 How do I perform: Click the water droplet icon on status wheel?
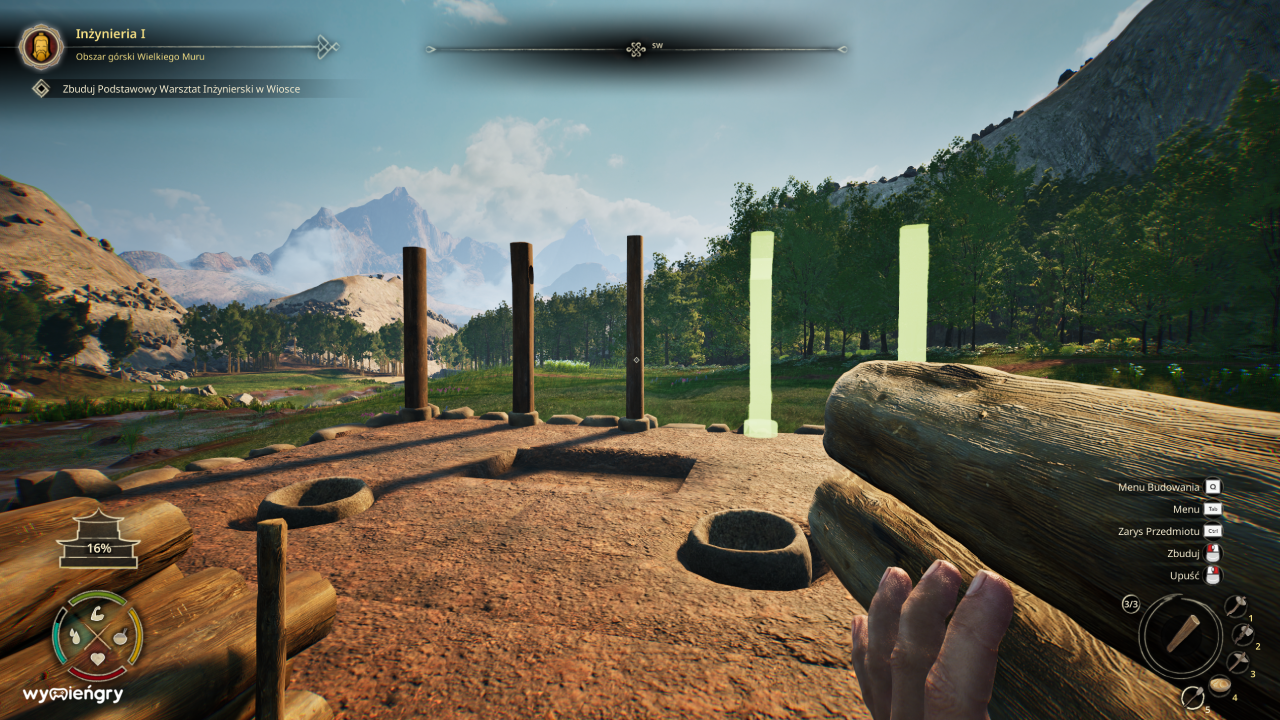point(75,635)
